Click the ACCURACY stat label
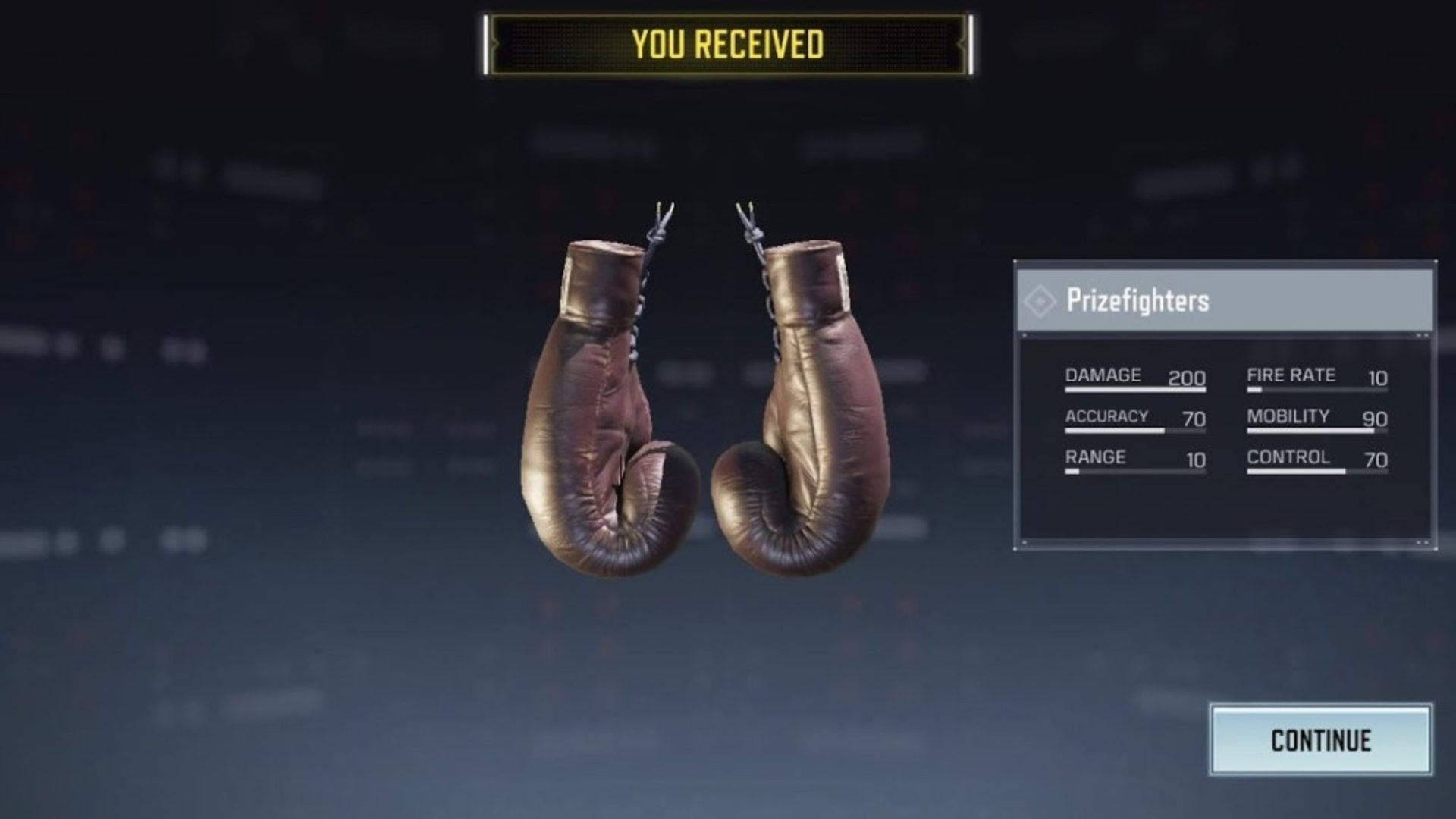1456x819 pixels. click(x=1106, y=416)
